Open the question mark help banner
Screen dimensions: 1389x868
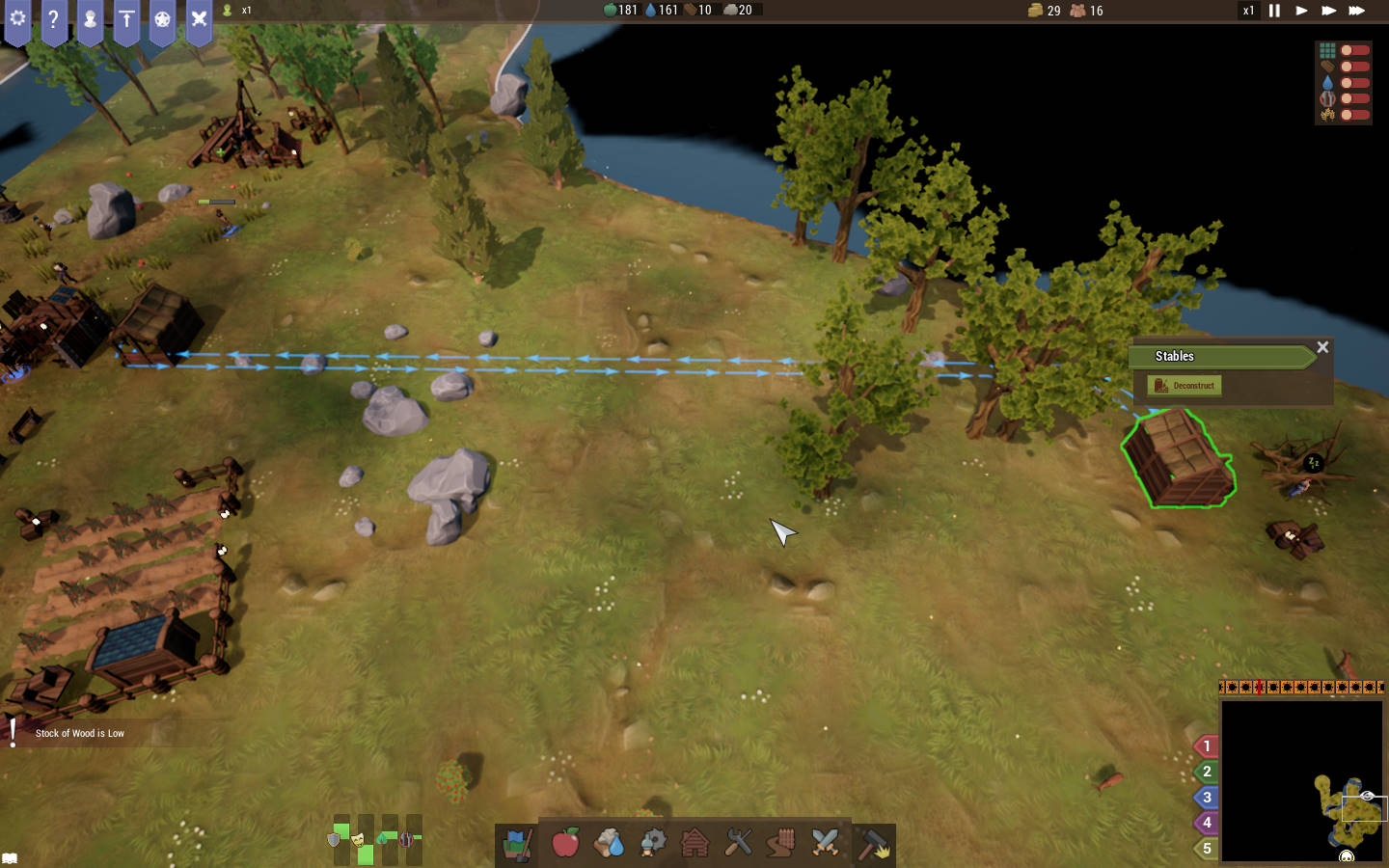click(x=53, y=19)
